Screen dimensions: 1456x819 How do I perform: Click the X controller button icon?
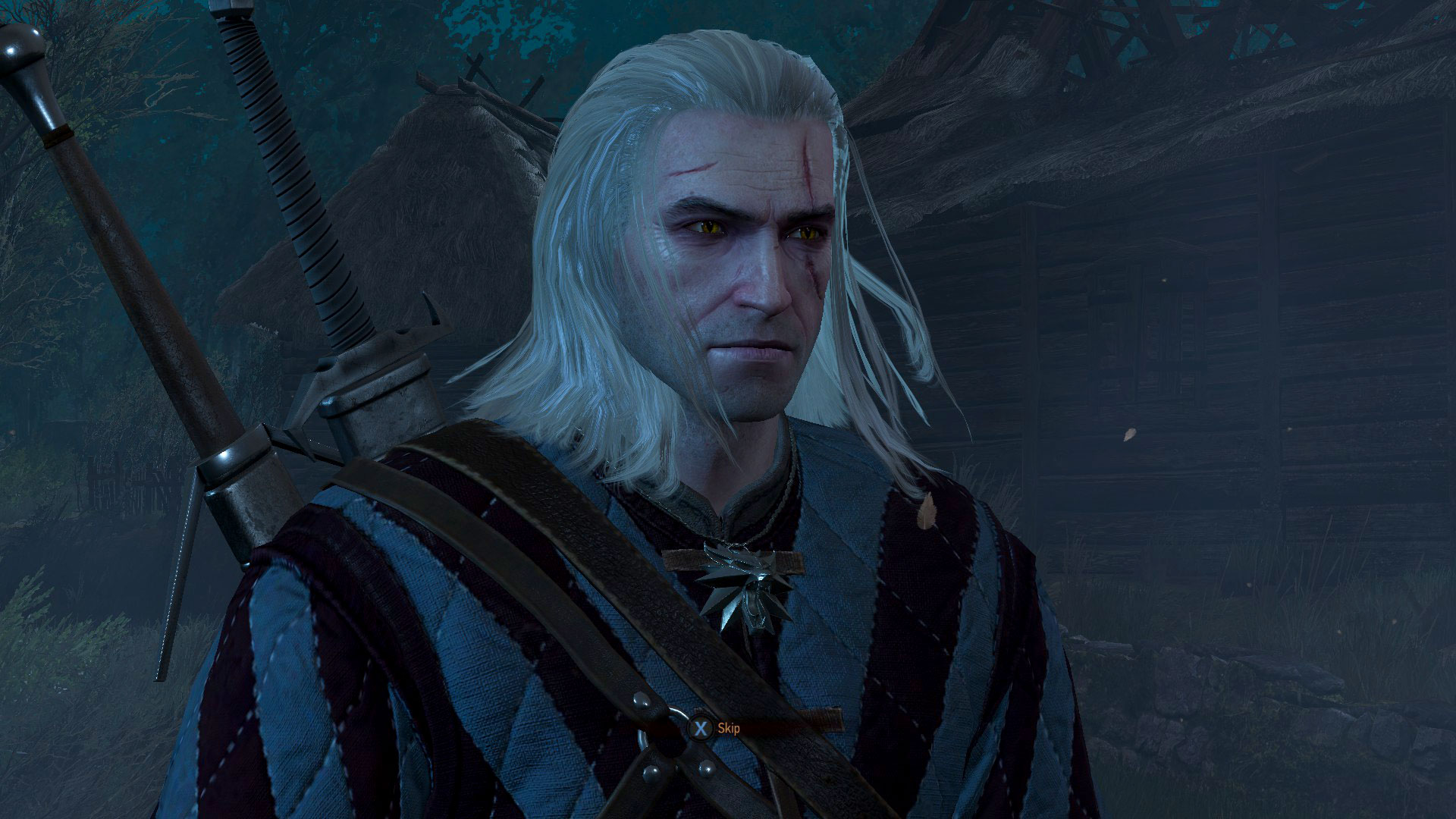[702, 726]
